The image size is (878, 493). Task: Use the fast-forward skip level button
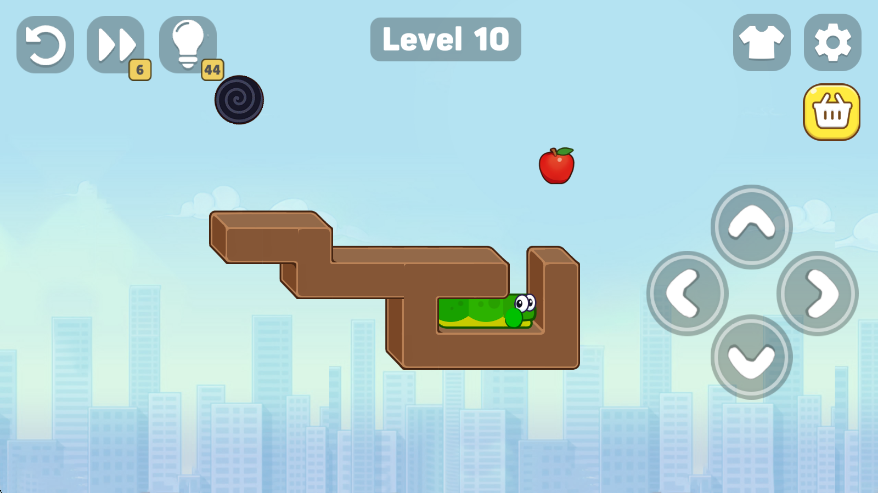115,44
